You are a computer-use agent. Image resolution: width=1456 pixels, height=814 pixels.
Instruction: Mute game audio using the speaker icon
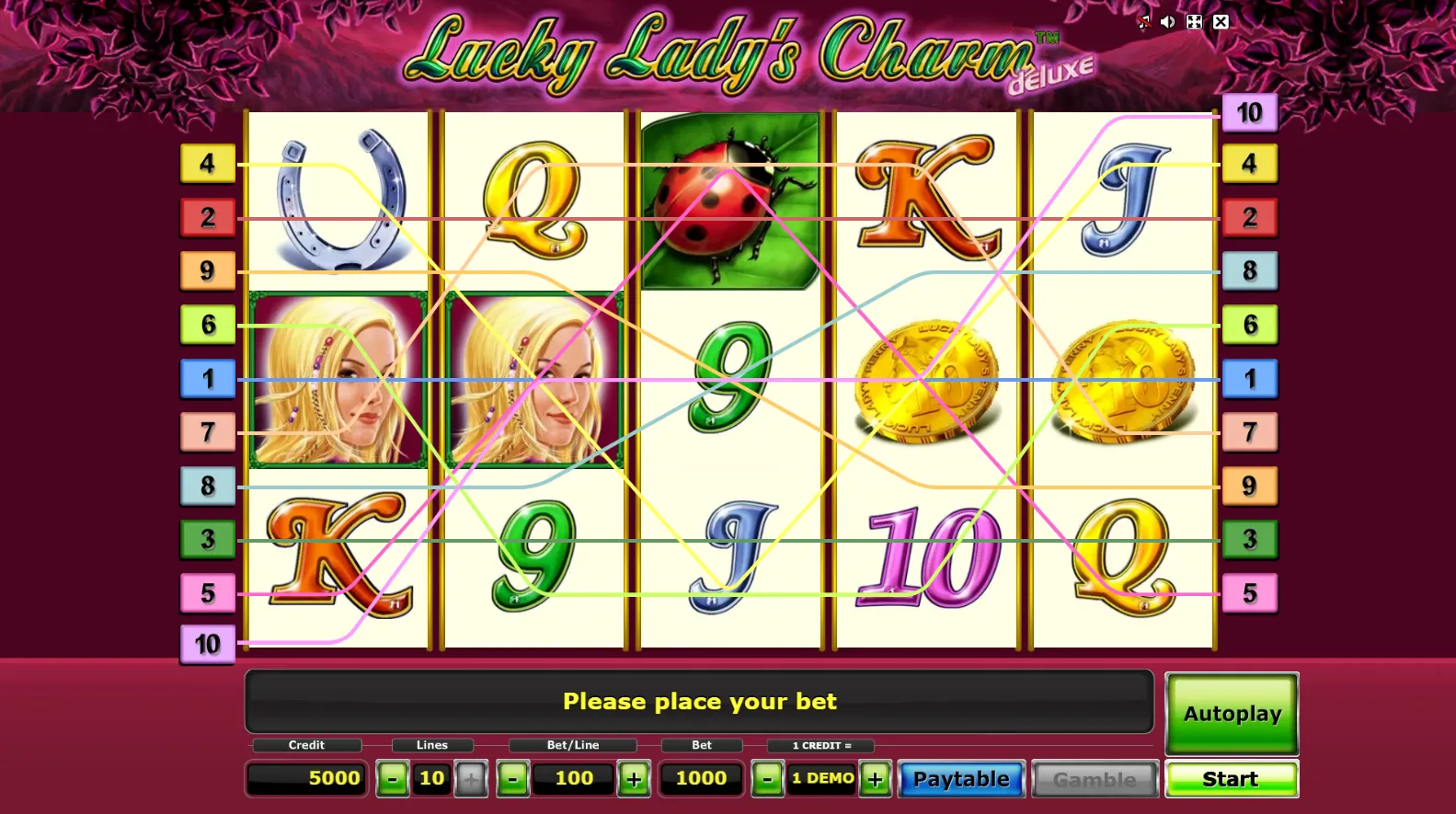click(1168, 21)
